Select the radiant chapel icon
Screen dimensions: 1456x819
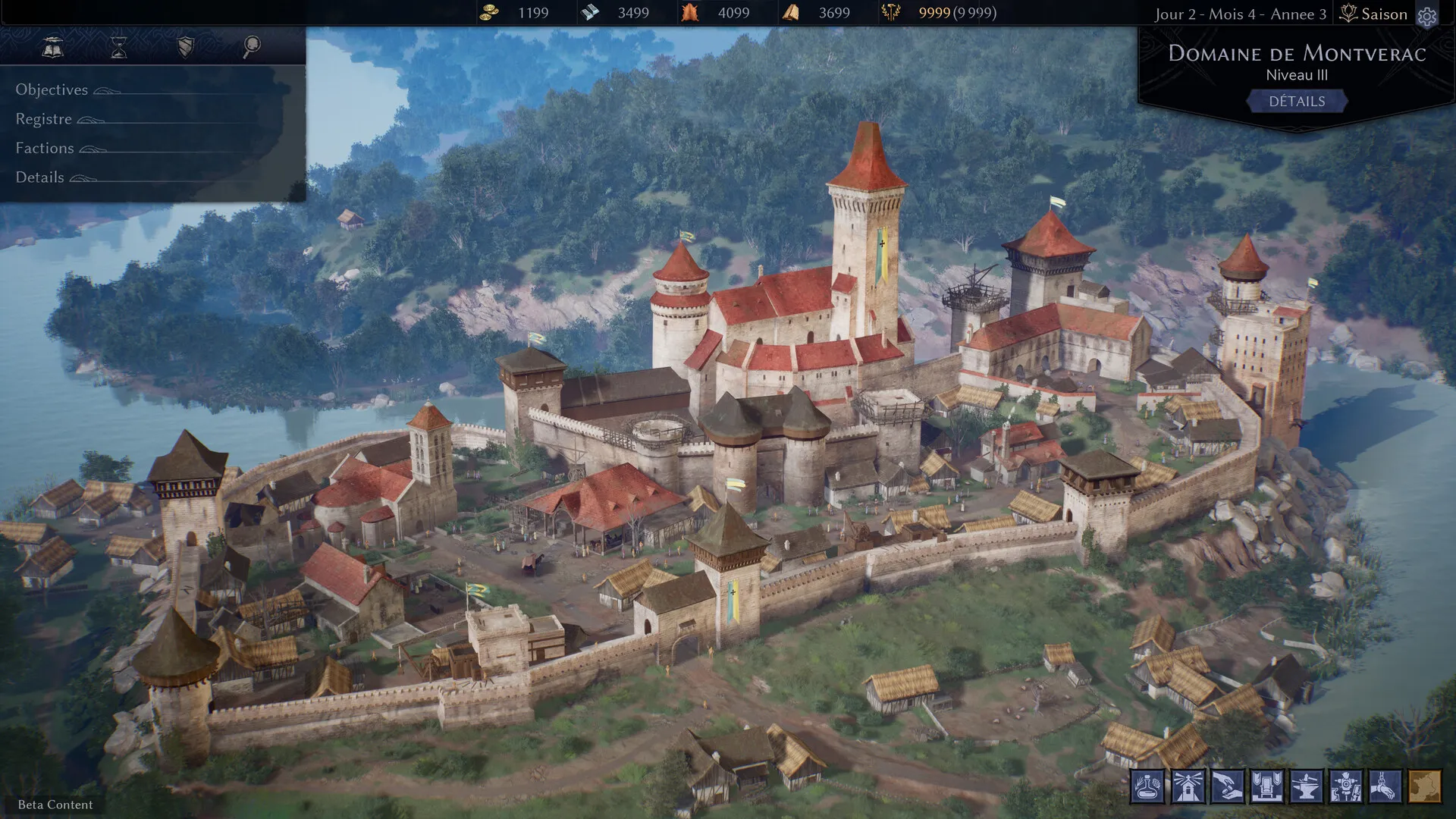click(x=1188, y=786)
